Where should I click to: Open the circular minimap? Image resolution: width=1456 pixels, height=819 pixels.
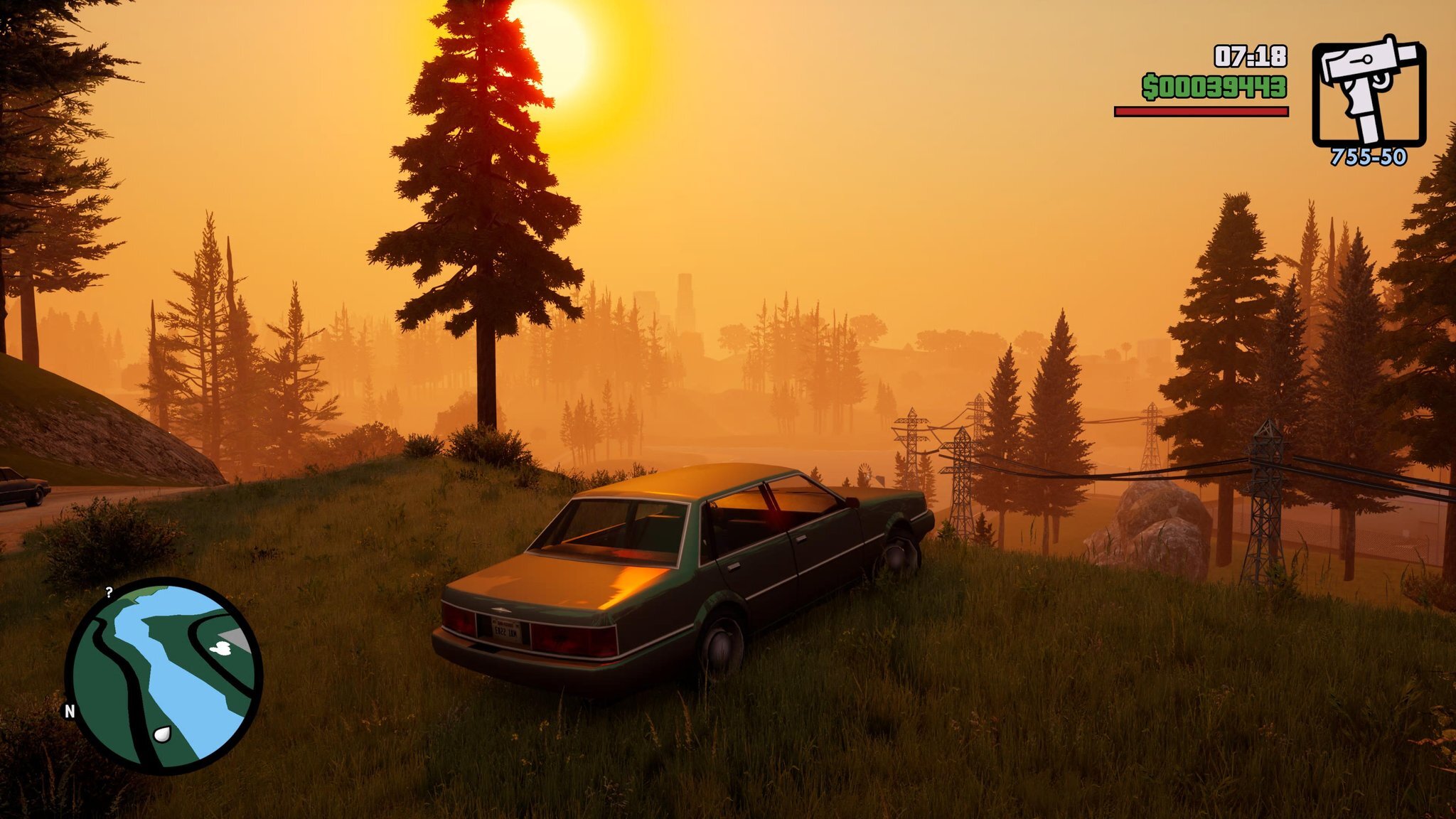point(164,675)
